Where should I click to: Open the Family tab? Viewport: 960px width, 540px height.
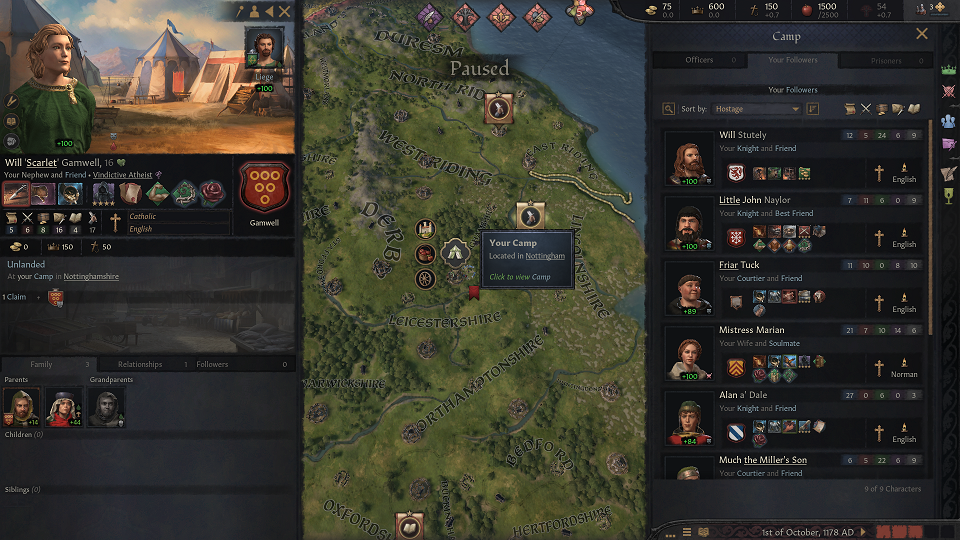(x=41, y=364)
